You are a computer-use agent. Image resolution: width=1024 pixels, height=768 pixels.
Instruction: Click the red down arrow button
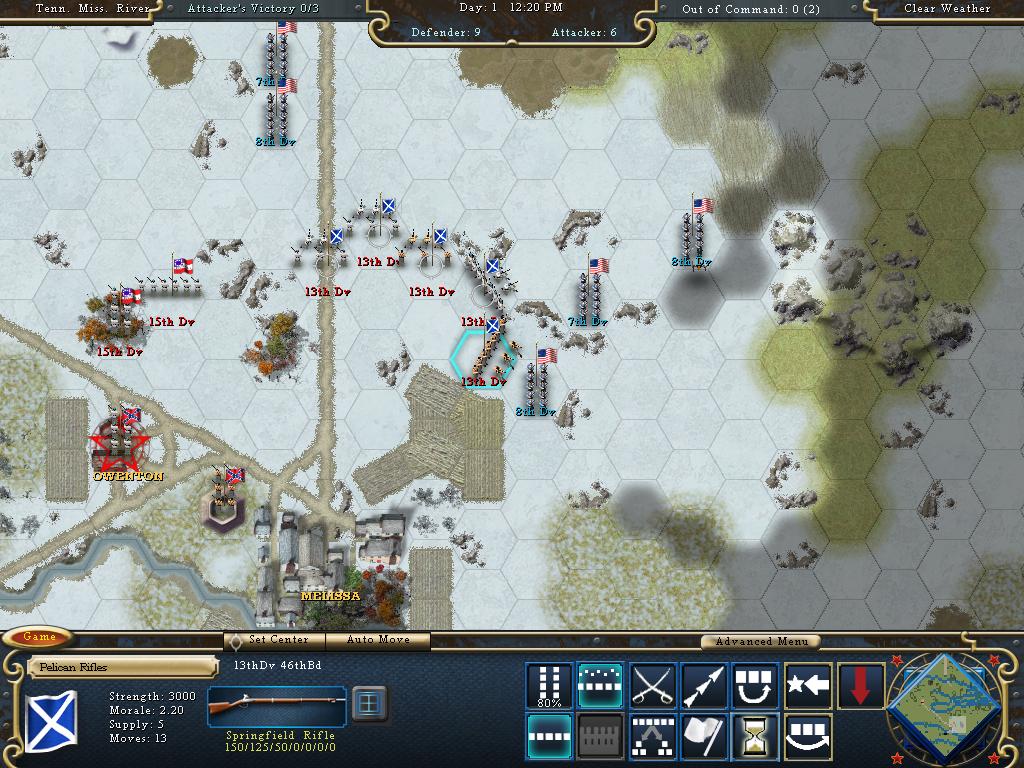[859, 686]
